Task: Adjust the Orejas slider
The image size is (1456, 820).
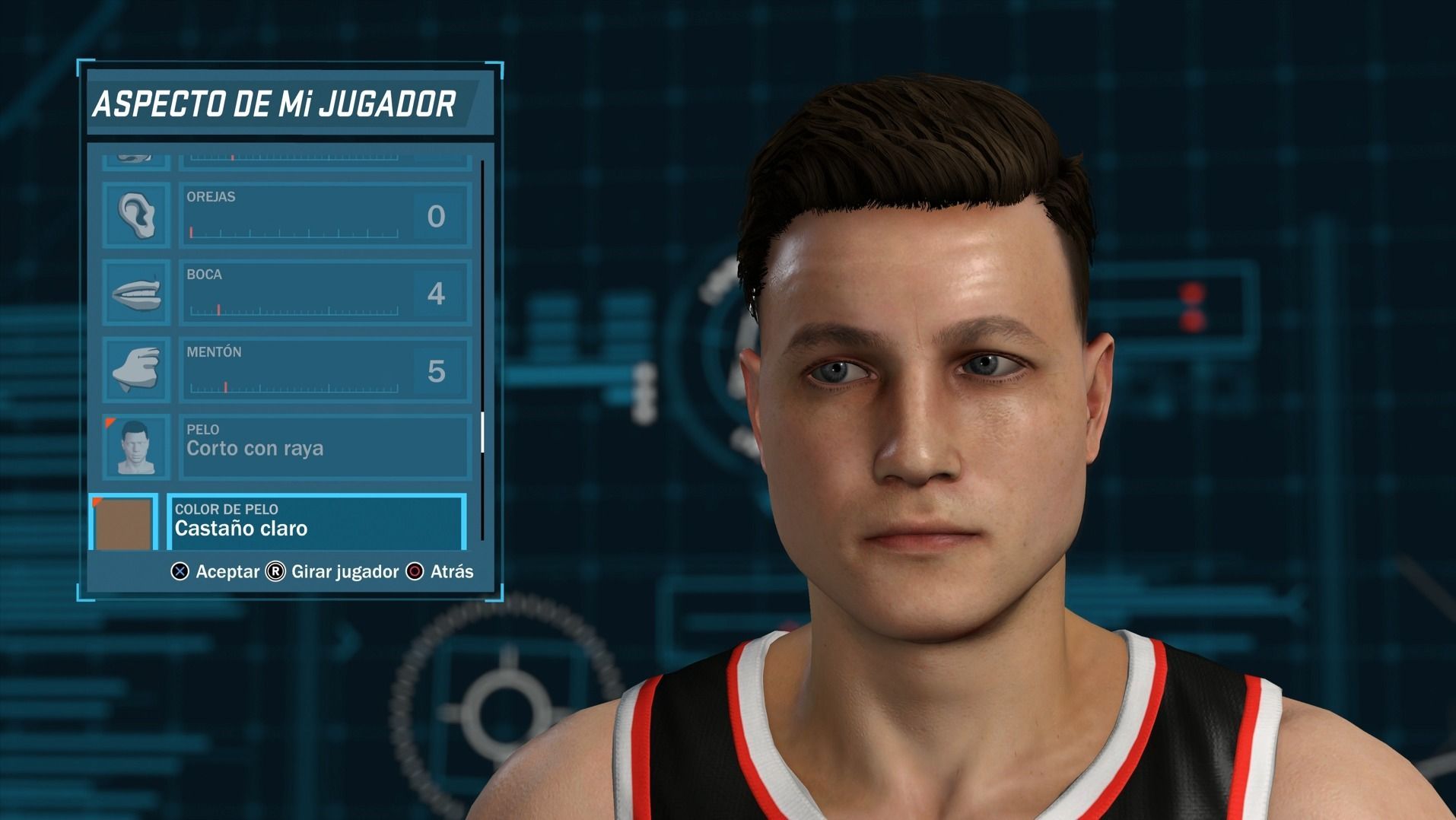Action: coord(294,232)
